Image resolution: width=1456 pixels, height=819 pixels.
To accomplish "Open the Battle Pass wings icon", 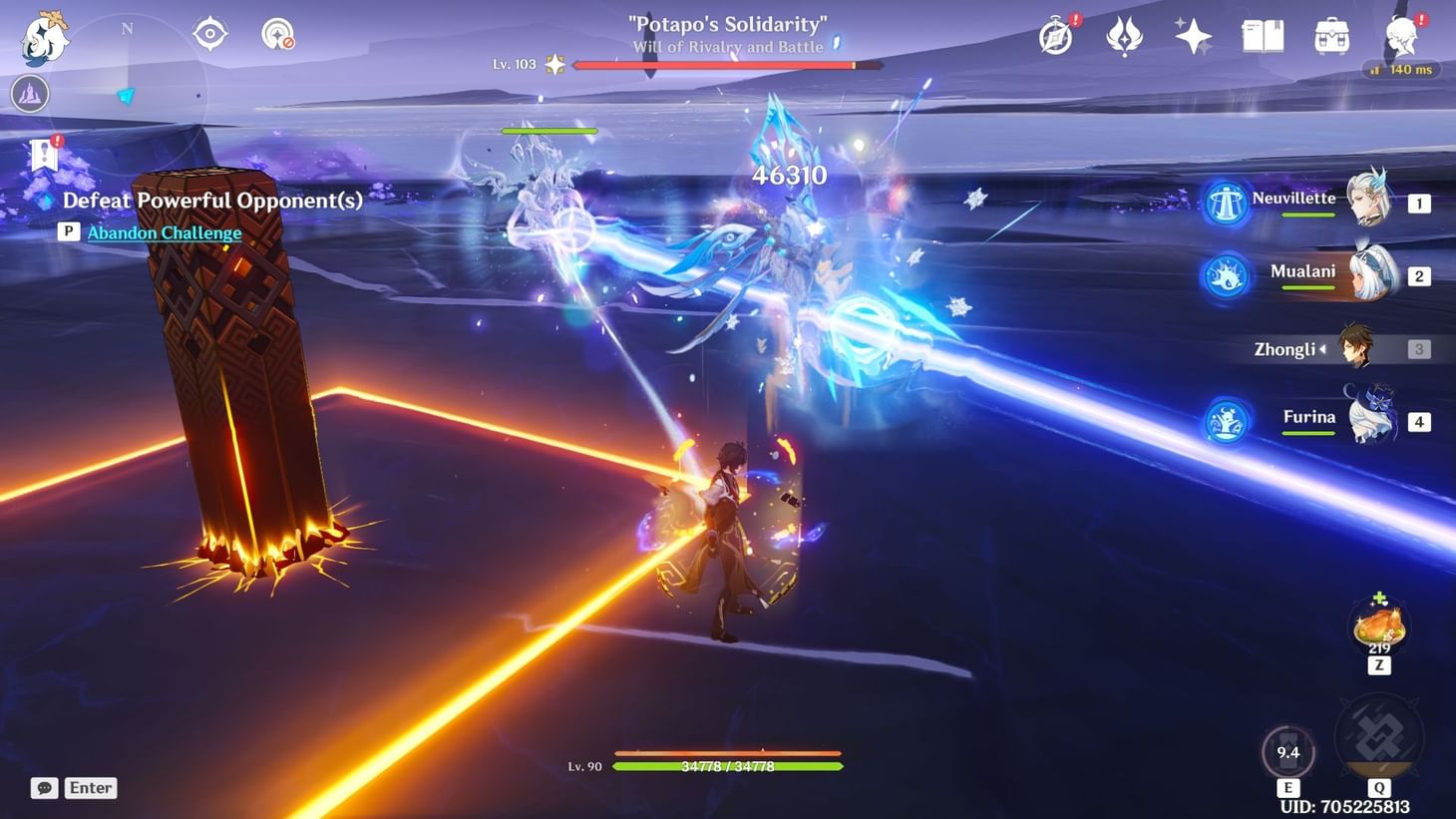I will [x=1124, y=37].
